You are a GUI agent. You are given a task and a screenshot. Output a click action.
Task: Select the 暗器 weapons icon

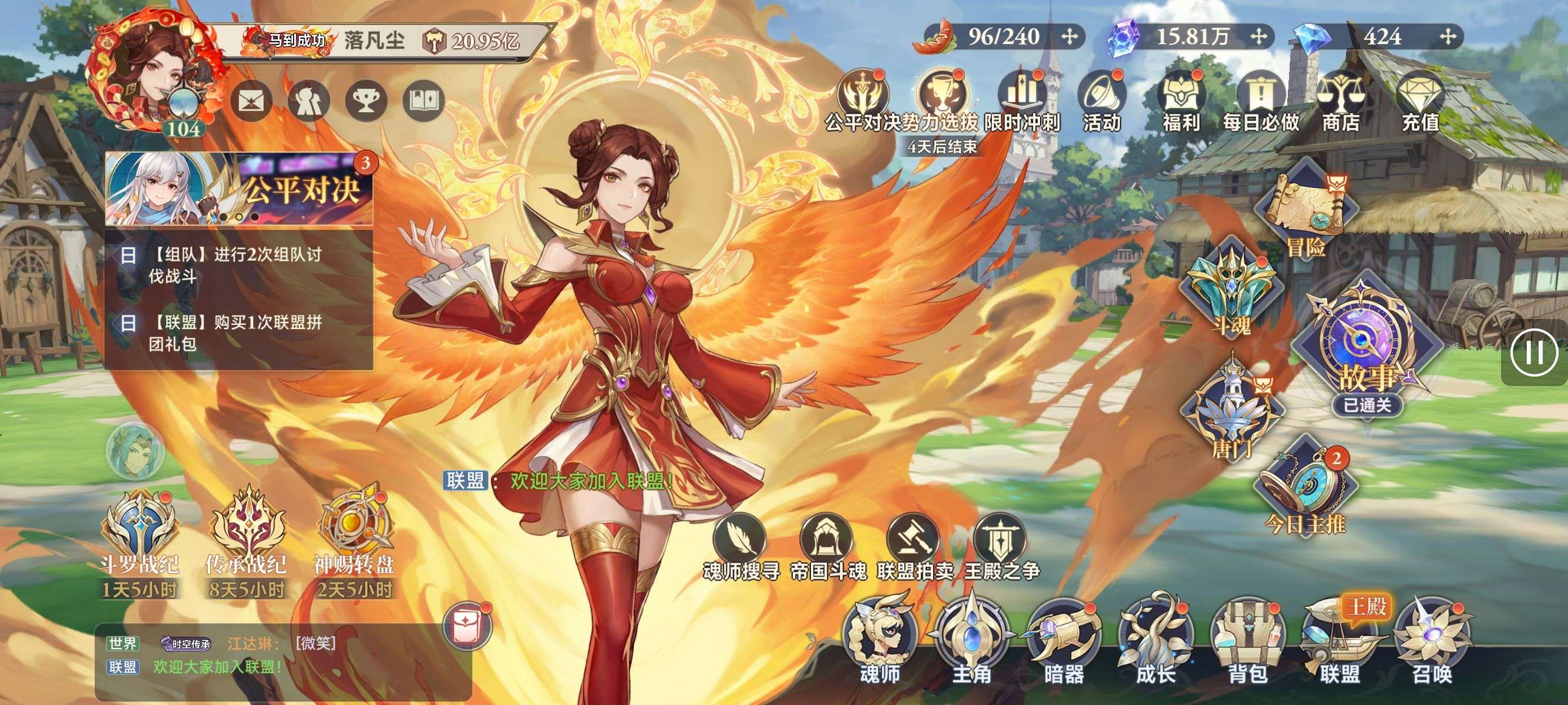click(1064, 639)
